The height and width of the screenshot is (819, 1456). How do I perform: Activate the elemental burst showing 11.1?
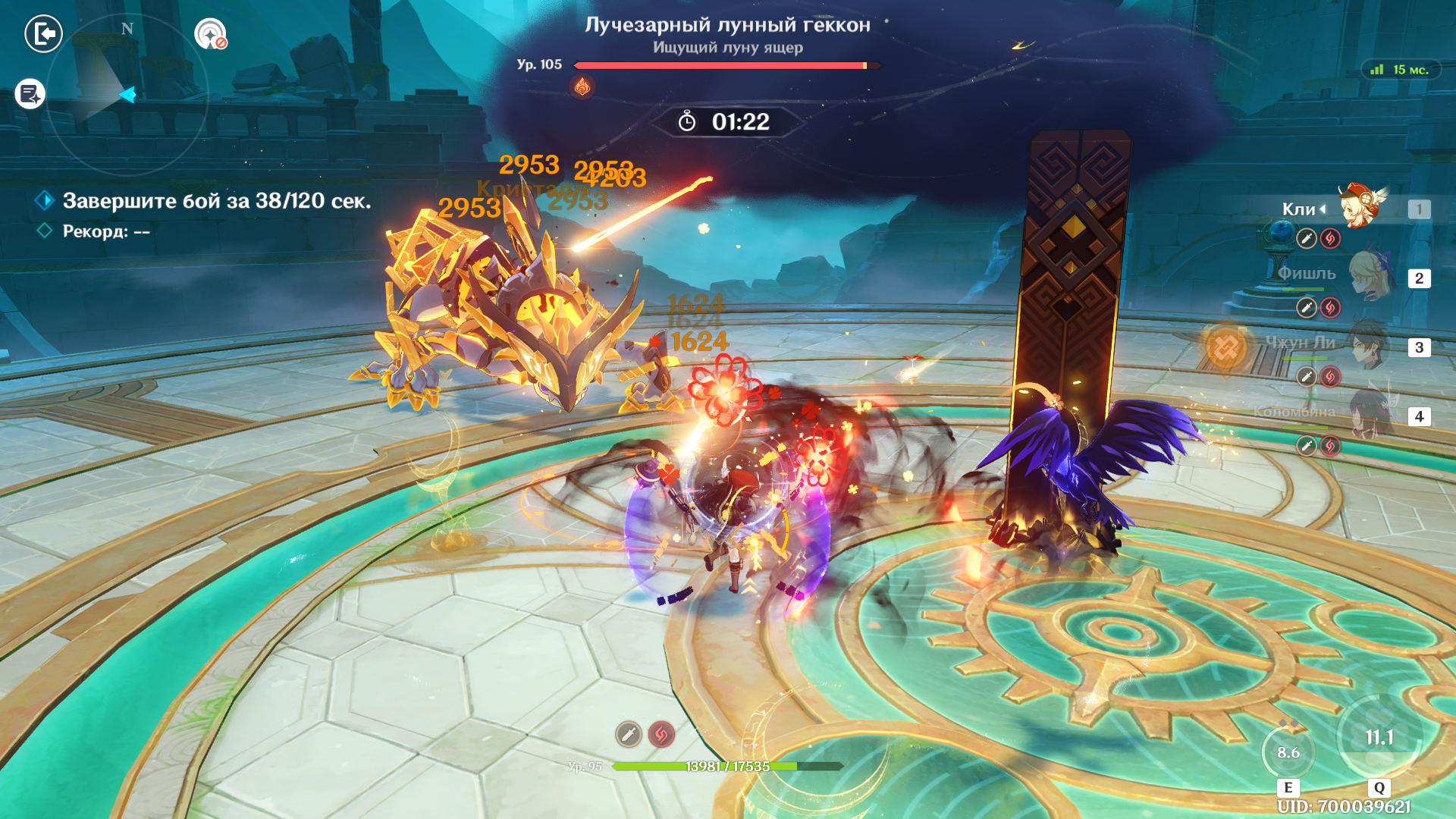(1379, 737)
